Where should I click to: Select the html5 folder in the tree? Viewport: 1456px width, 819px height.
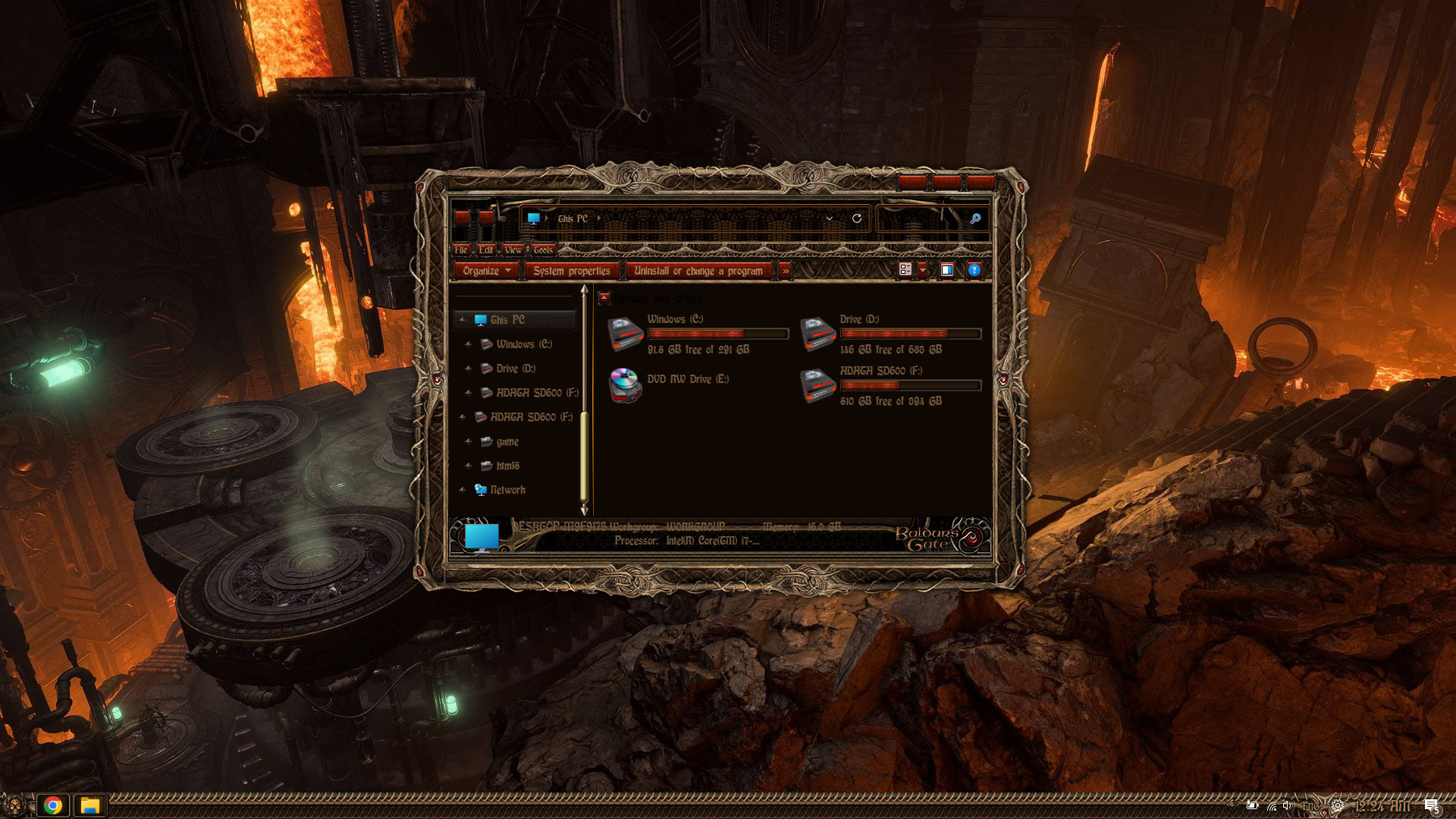coord(507,466)
